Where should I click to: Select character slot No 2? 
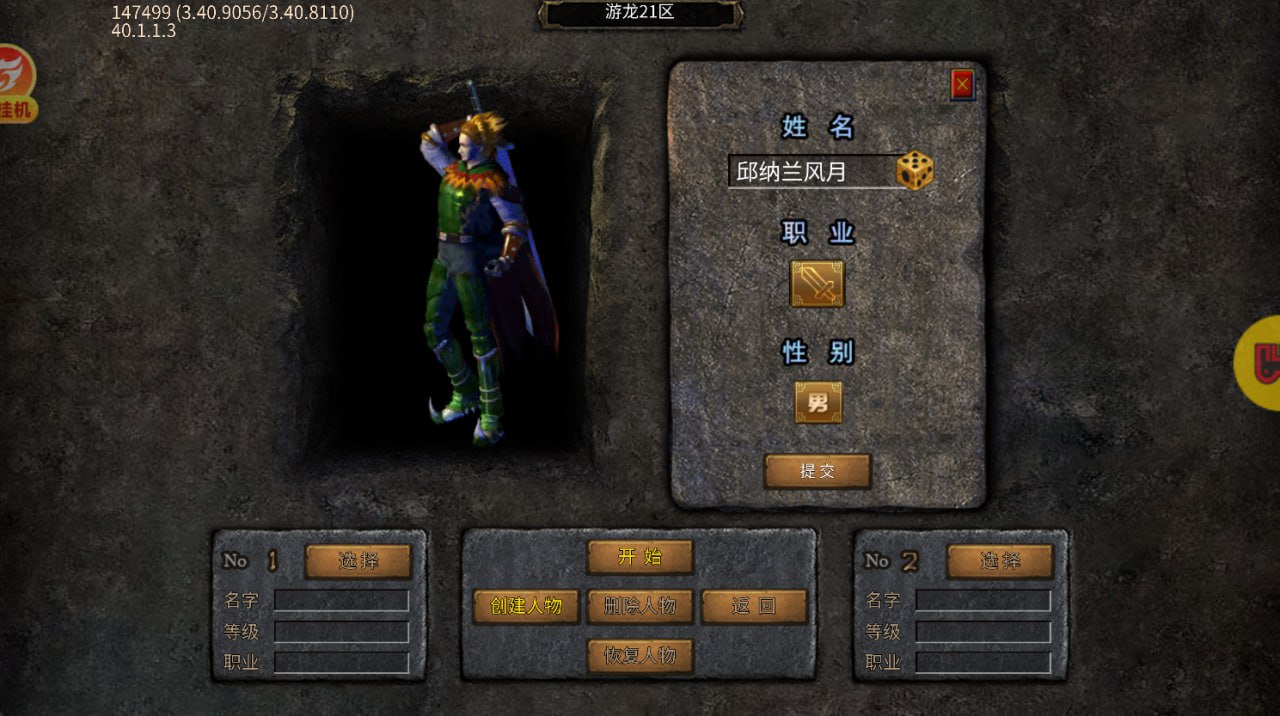coord(999,561)
